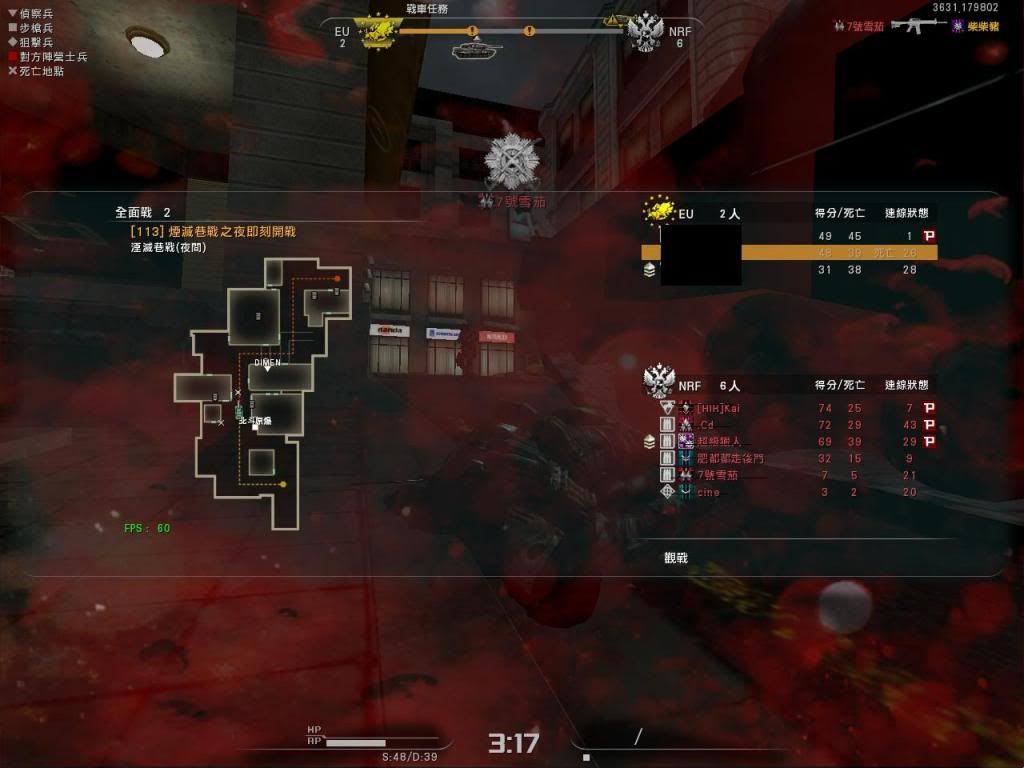Click the orange spawn point on the map
This screenshot has width=1024, height=768.
click(x=338, y=279)
